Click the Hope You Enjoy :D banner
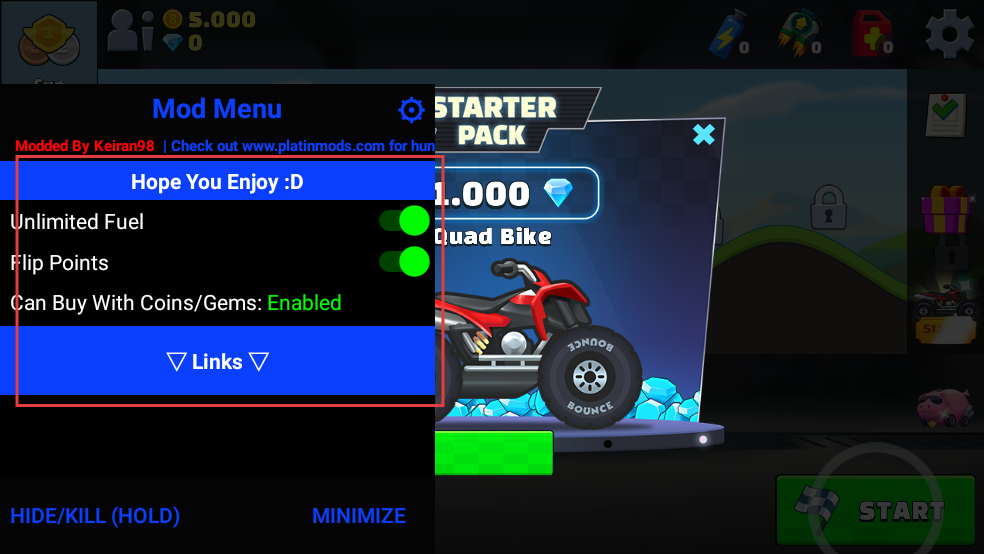This screenshot has width=984, height=554. point(218,183)
